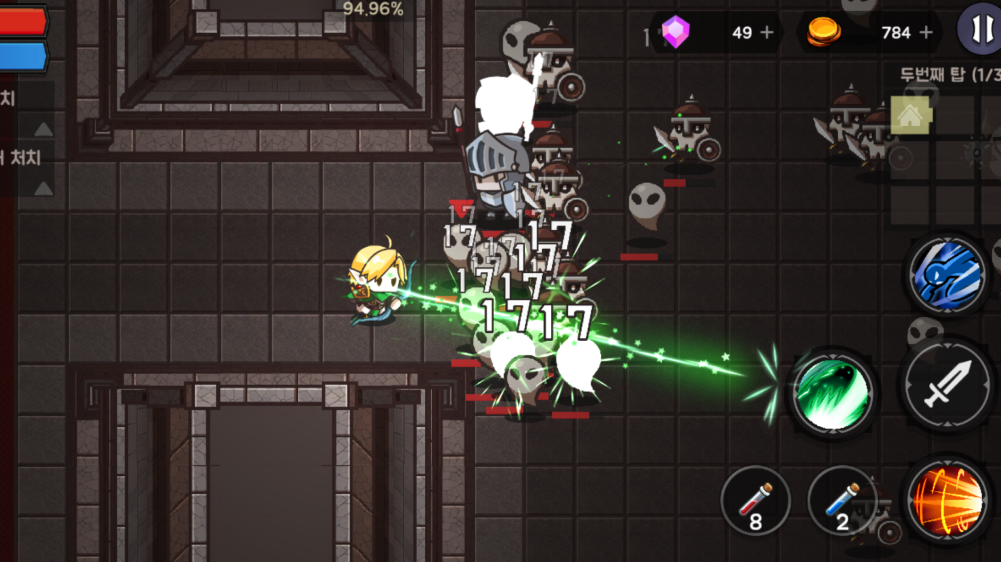The image size is (1001, 562).
Task: Tap the sword basic attack button
Action: click(x=946, y=385)
